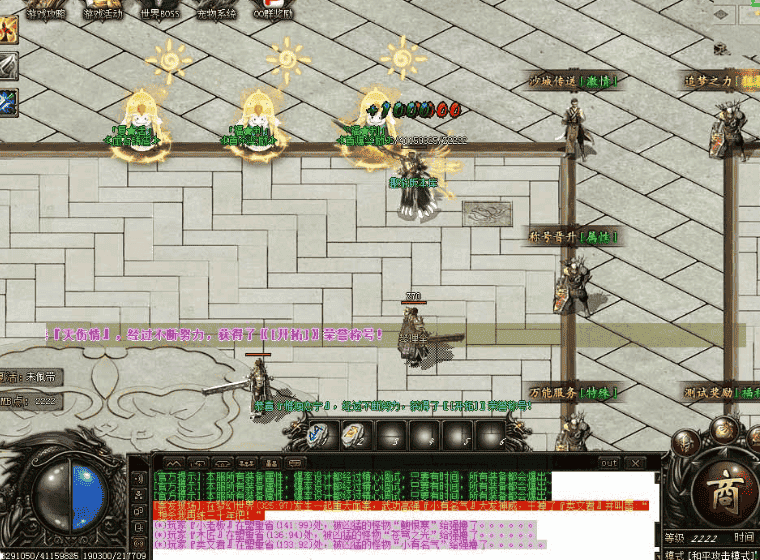This screenshot has width=760, height=560.
Task: Open the 宠物系统 pet system menu
Action: [216, 13]
